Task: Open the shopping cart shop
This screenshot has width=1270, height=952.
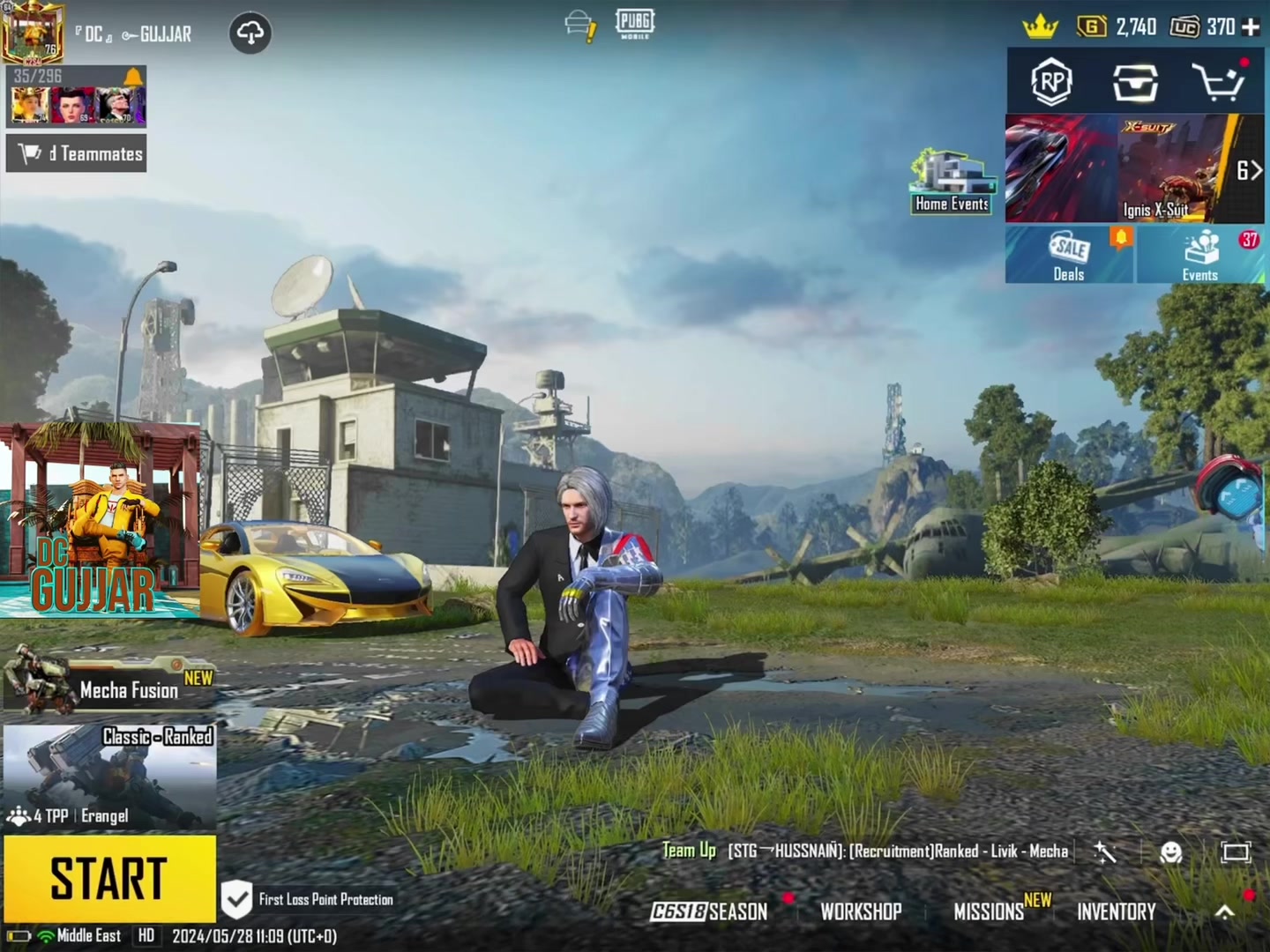Action: [1219, 83]
